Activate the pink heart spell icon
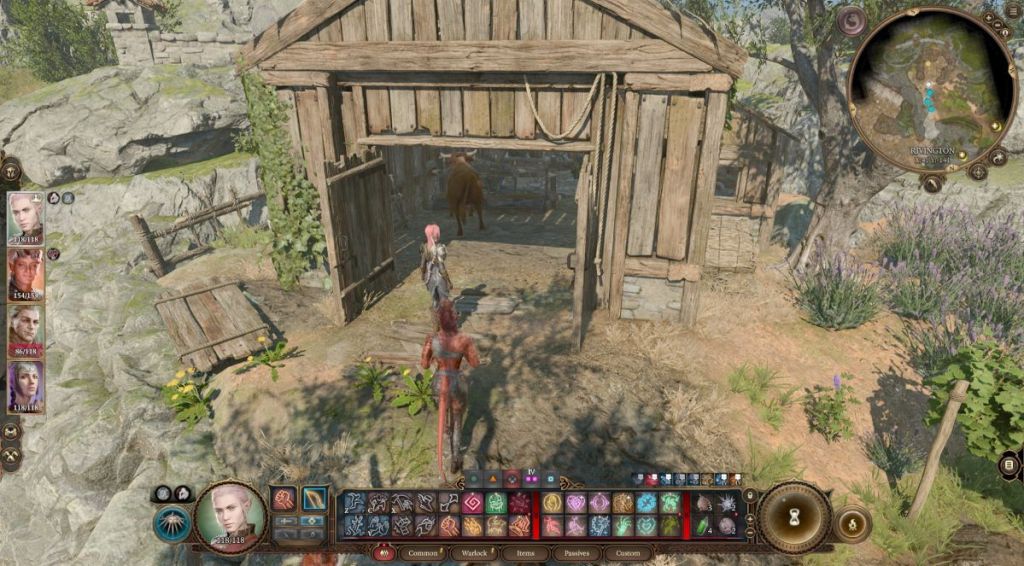The height and width of the screenshot is (566, 1024). pos(575,503)
